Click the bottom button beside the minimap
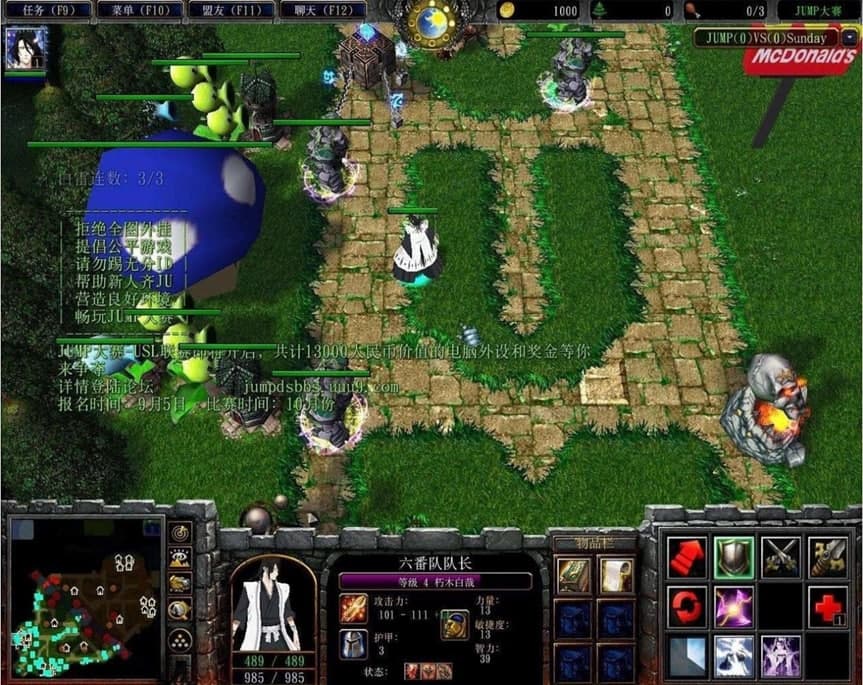The image size is (863, 685). click(180, 640)
